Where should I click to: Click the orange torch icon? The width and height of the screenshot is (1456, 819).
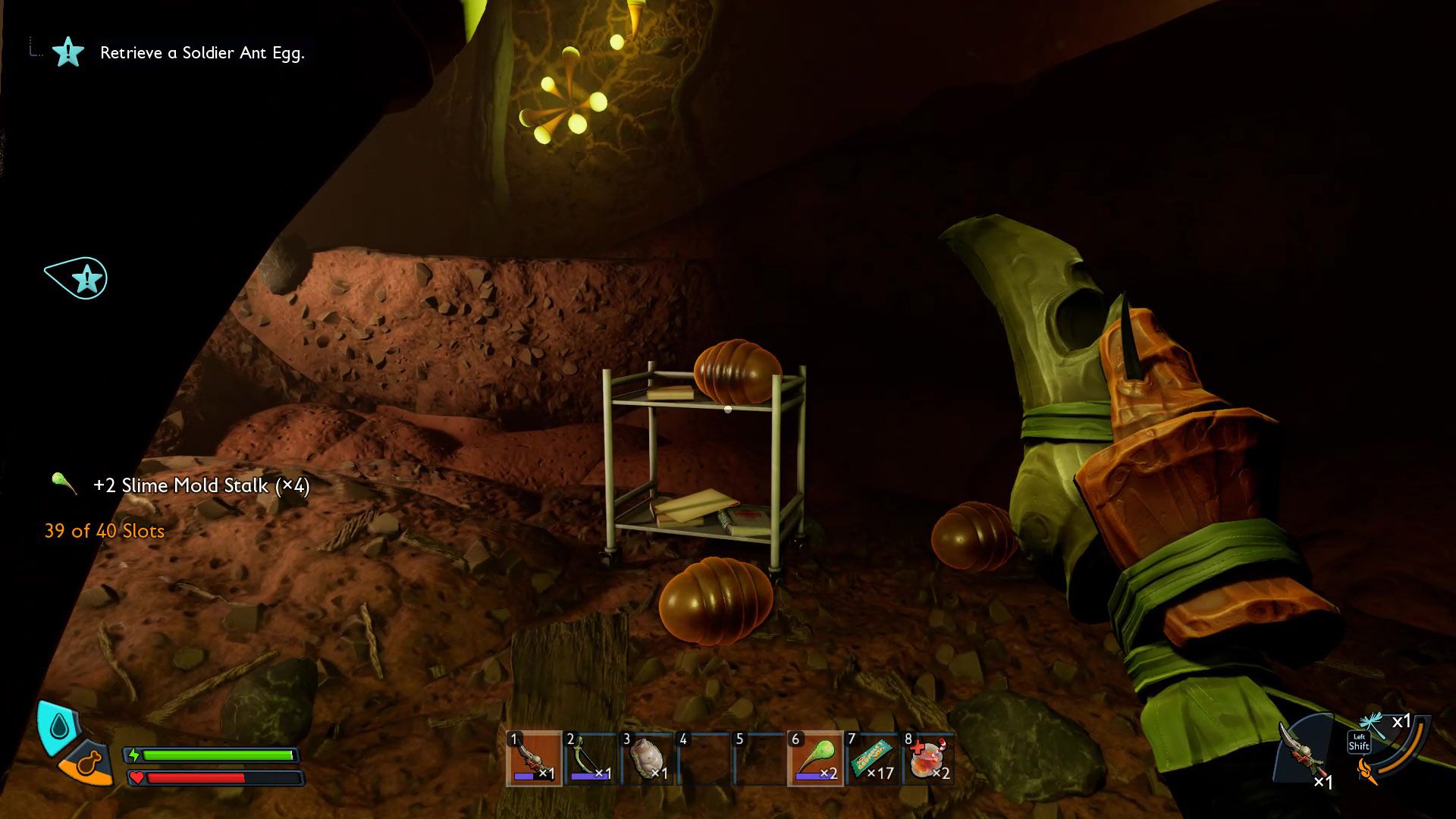tap(1368, 773)
